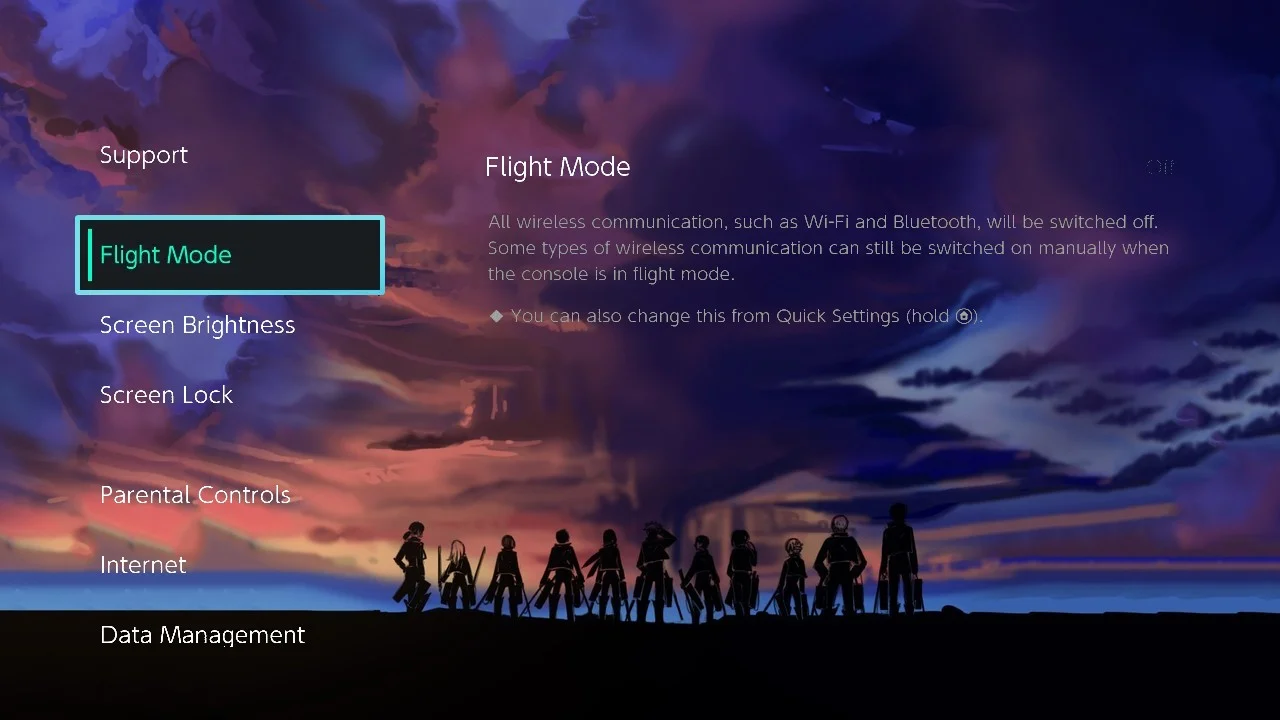
Task: Select Support at the top of the sidebar
Action: pyautogui.click(x=144, y=155)
